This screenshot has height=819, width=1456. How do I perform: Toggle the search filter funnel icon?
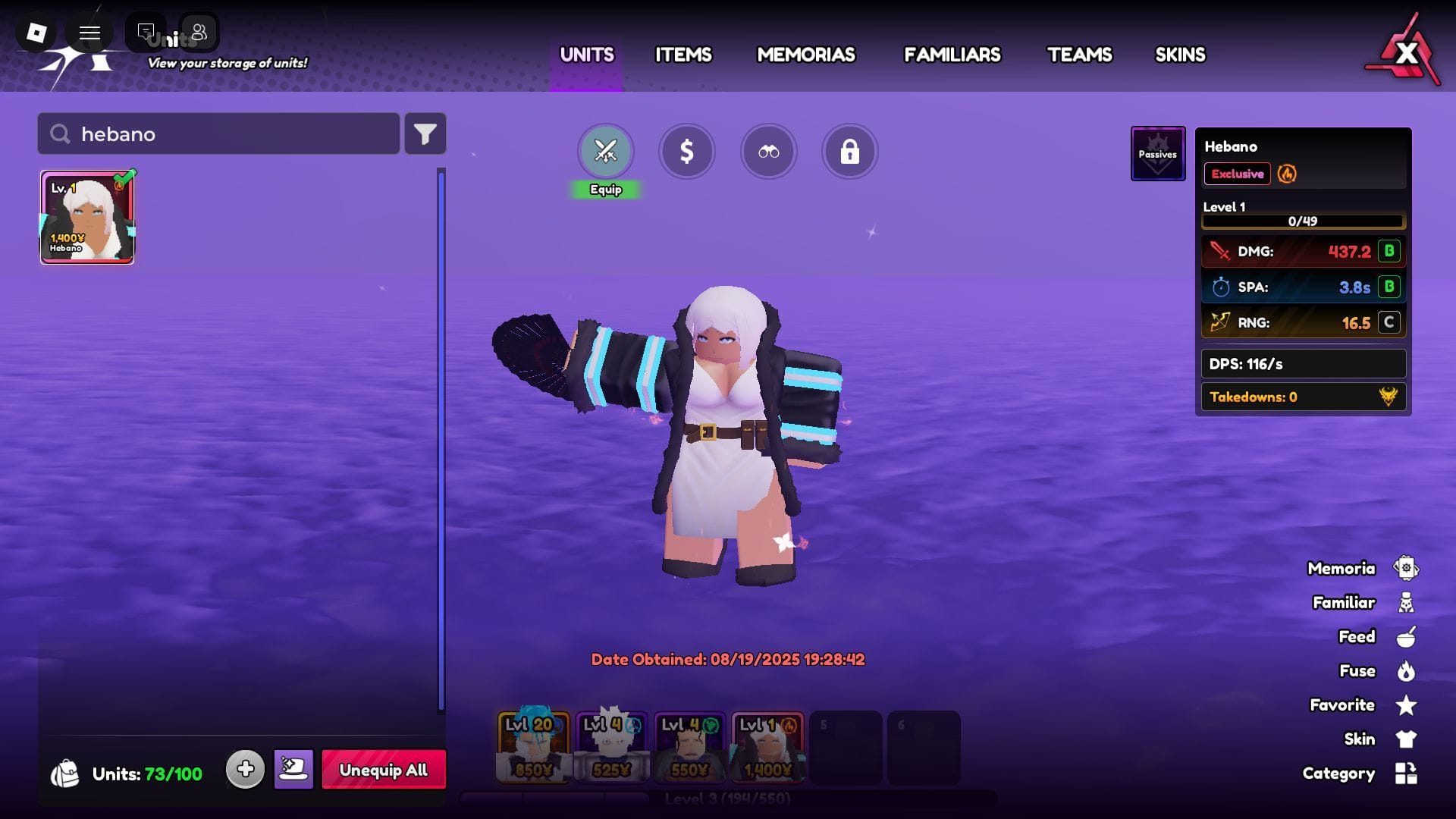coord(425,133)
